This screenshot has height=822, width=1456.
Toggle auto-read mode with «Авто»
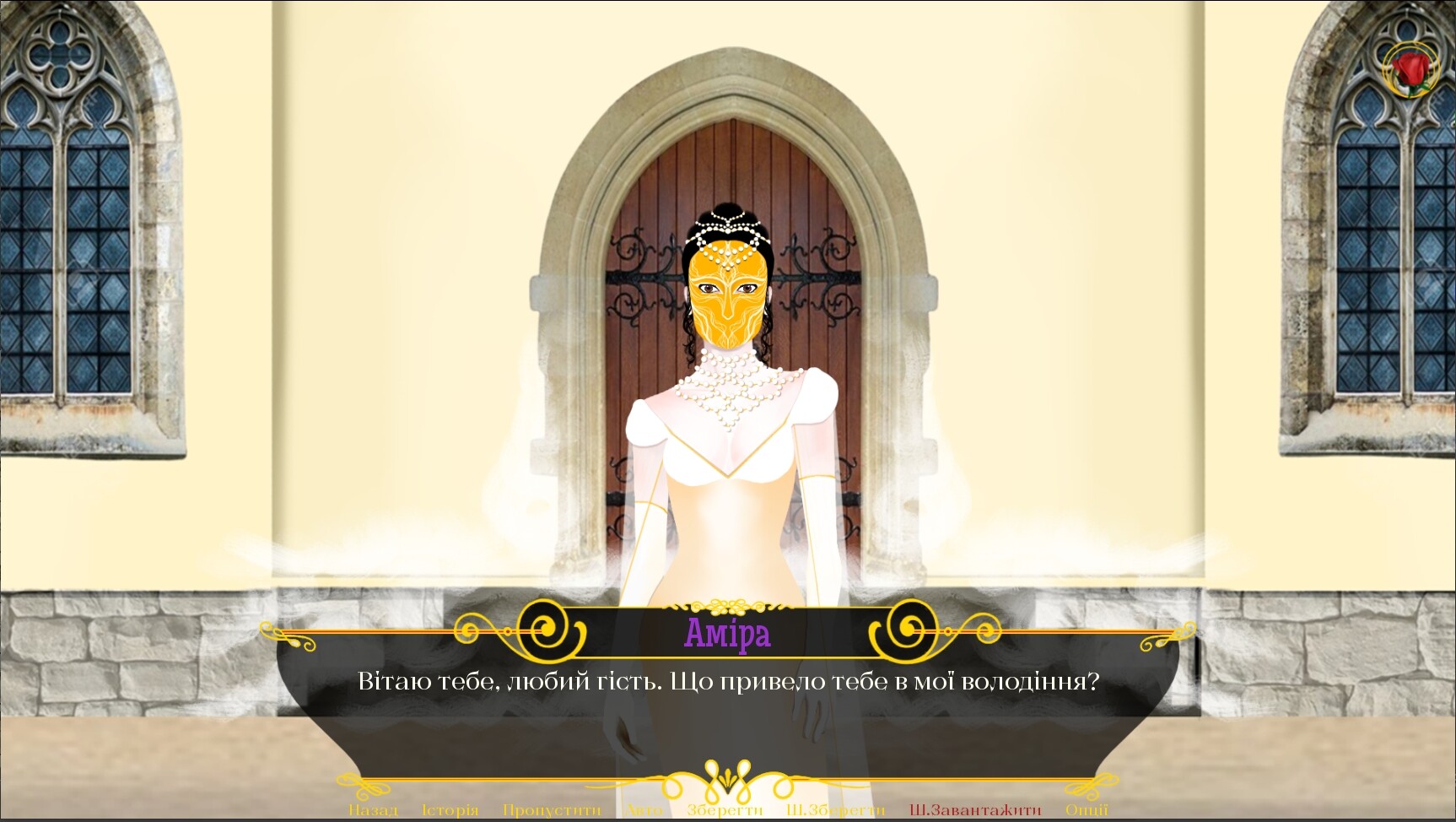[644, 808]
